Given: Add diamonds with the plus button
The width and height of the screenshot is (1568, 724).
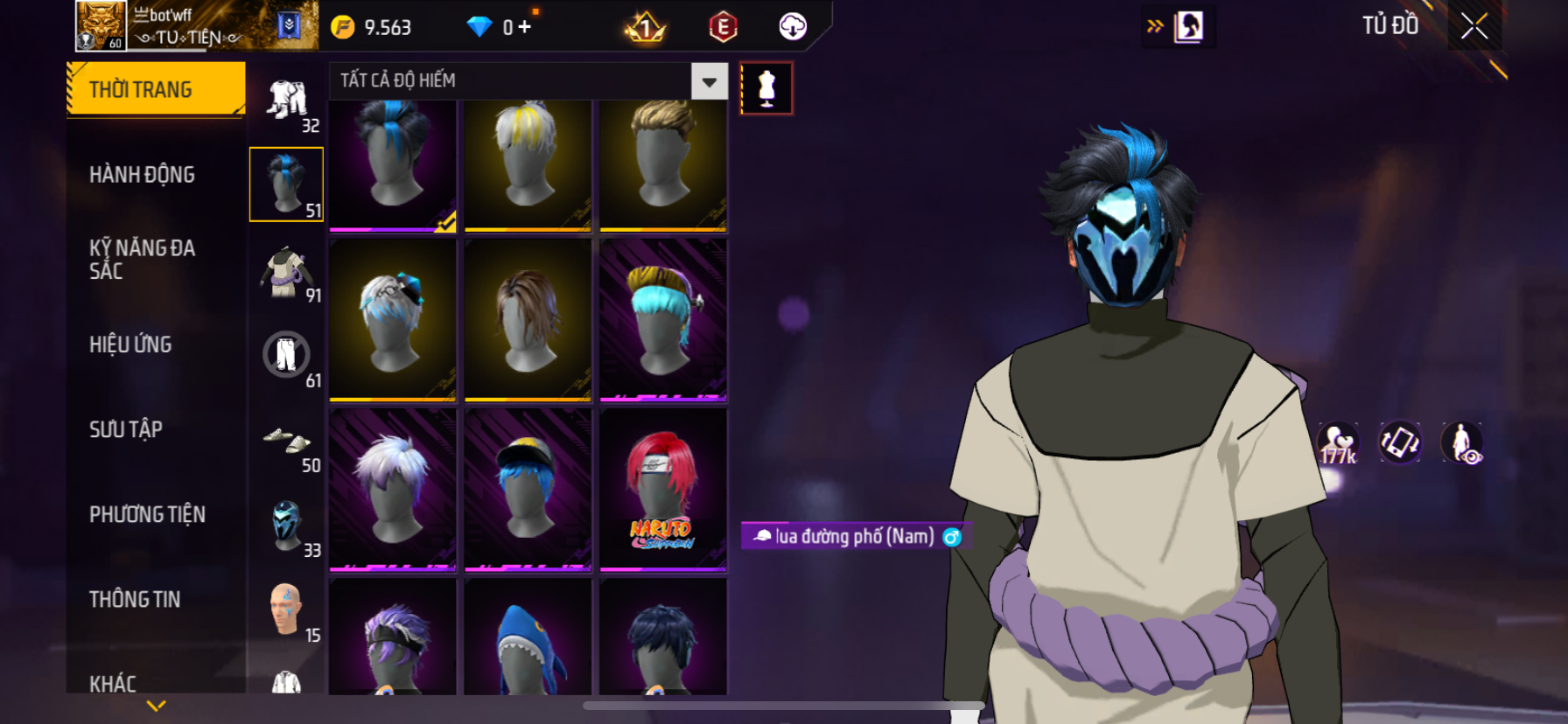Looking at the screenshot, I should click(x=524, y=27).
